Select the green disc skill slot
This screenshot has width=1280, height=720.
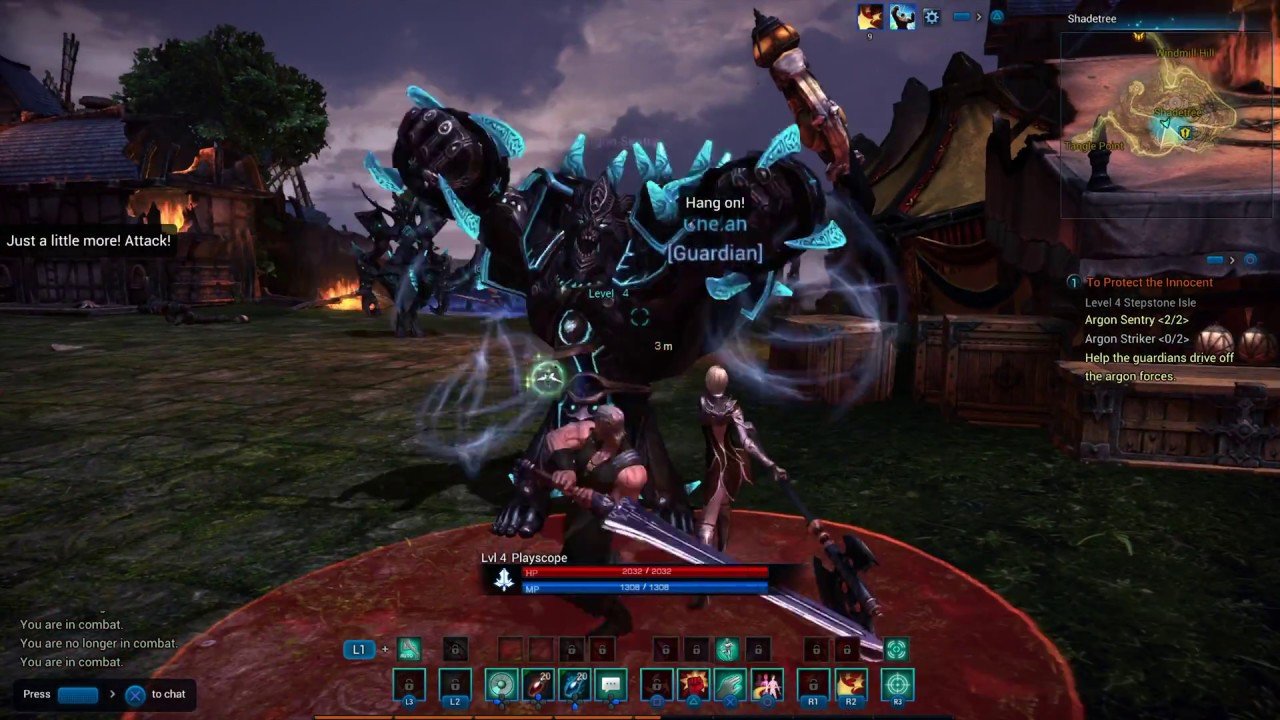coord(500,685)
